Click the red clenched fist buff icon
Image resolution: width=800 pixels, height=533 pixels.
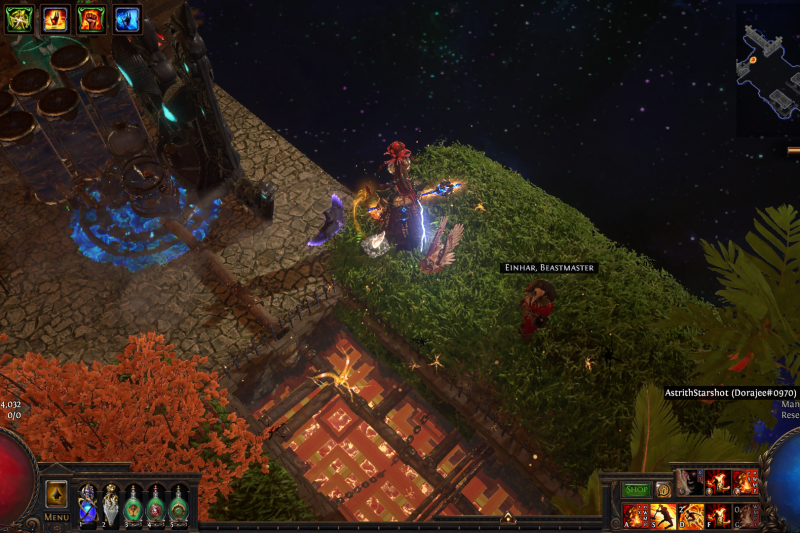(91, 18)
